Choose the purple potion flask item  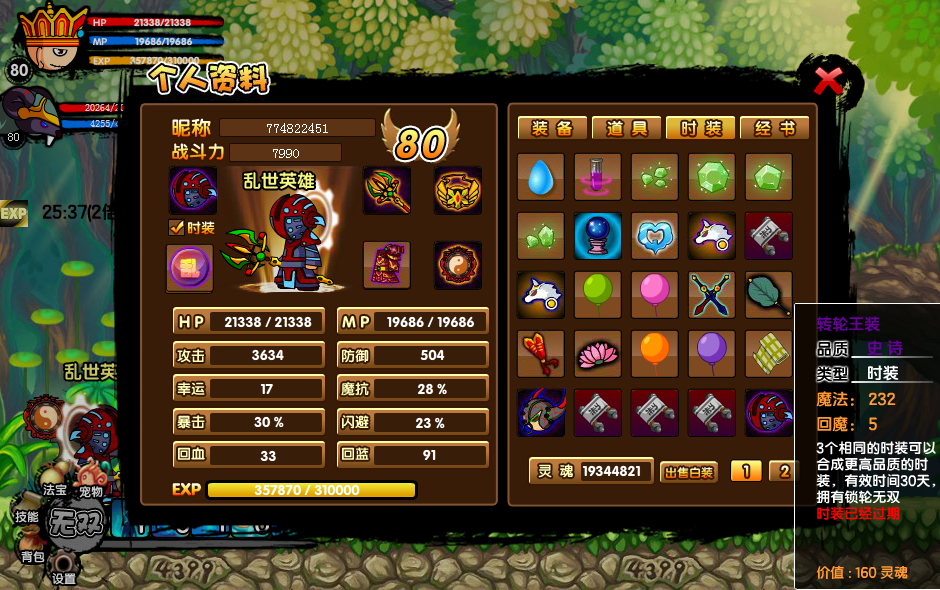click(x=598, y=177)
